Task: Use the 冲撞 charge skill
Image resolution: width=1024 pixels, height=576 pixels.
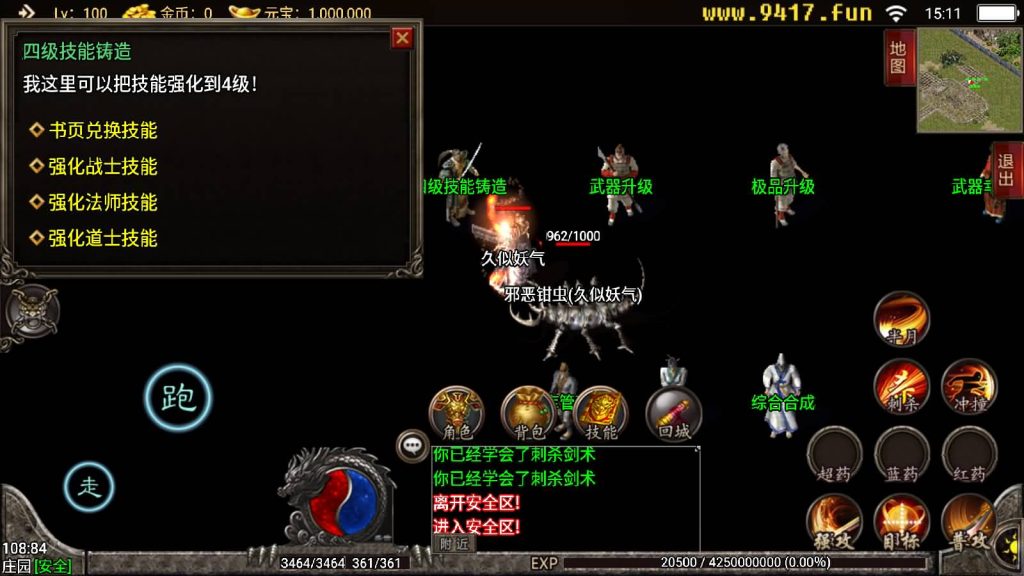Action: coord(969,387)
